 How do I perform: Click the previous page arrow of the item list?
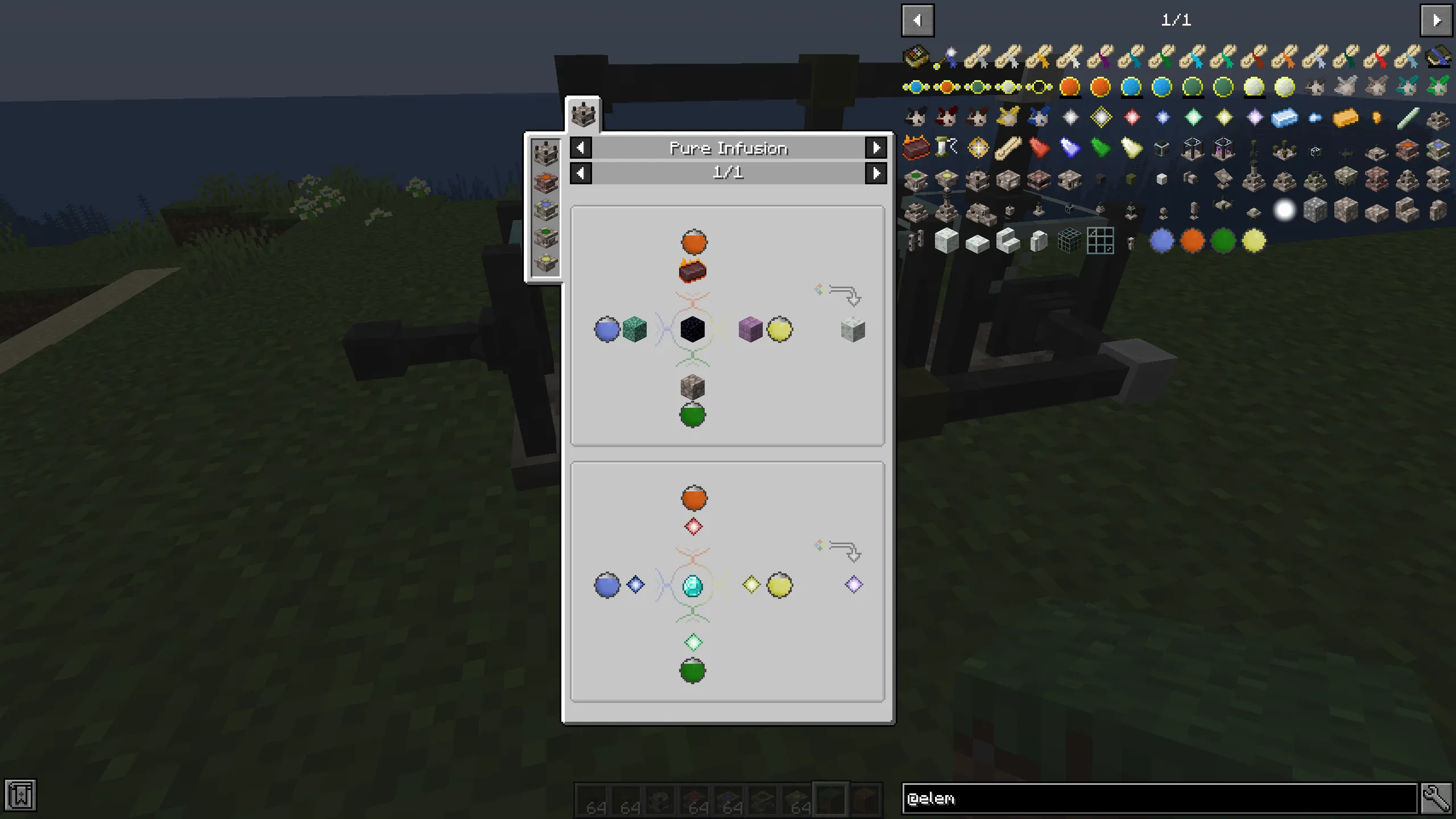pos(917,20)
